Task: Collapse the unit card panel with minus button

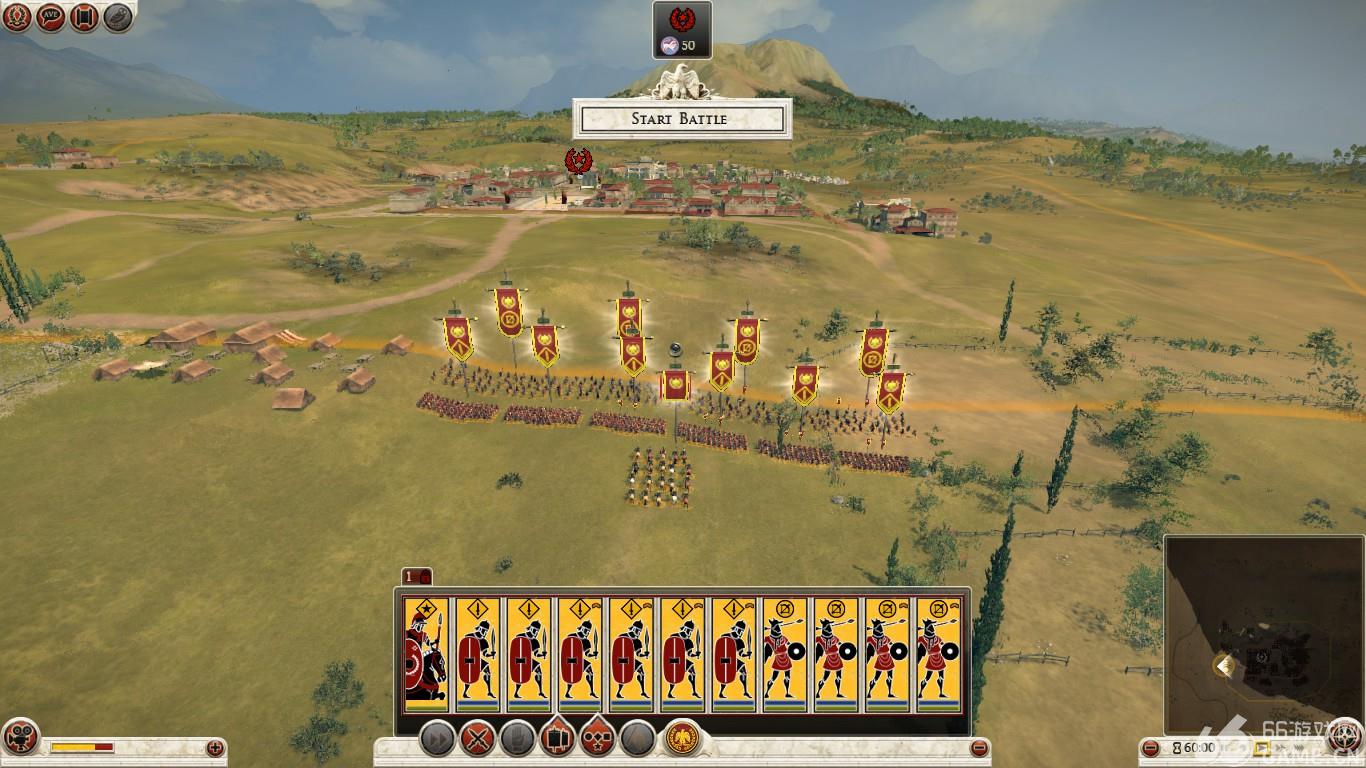Action: tap(980, 748)
